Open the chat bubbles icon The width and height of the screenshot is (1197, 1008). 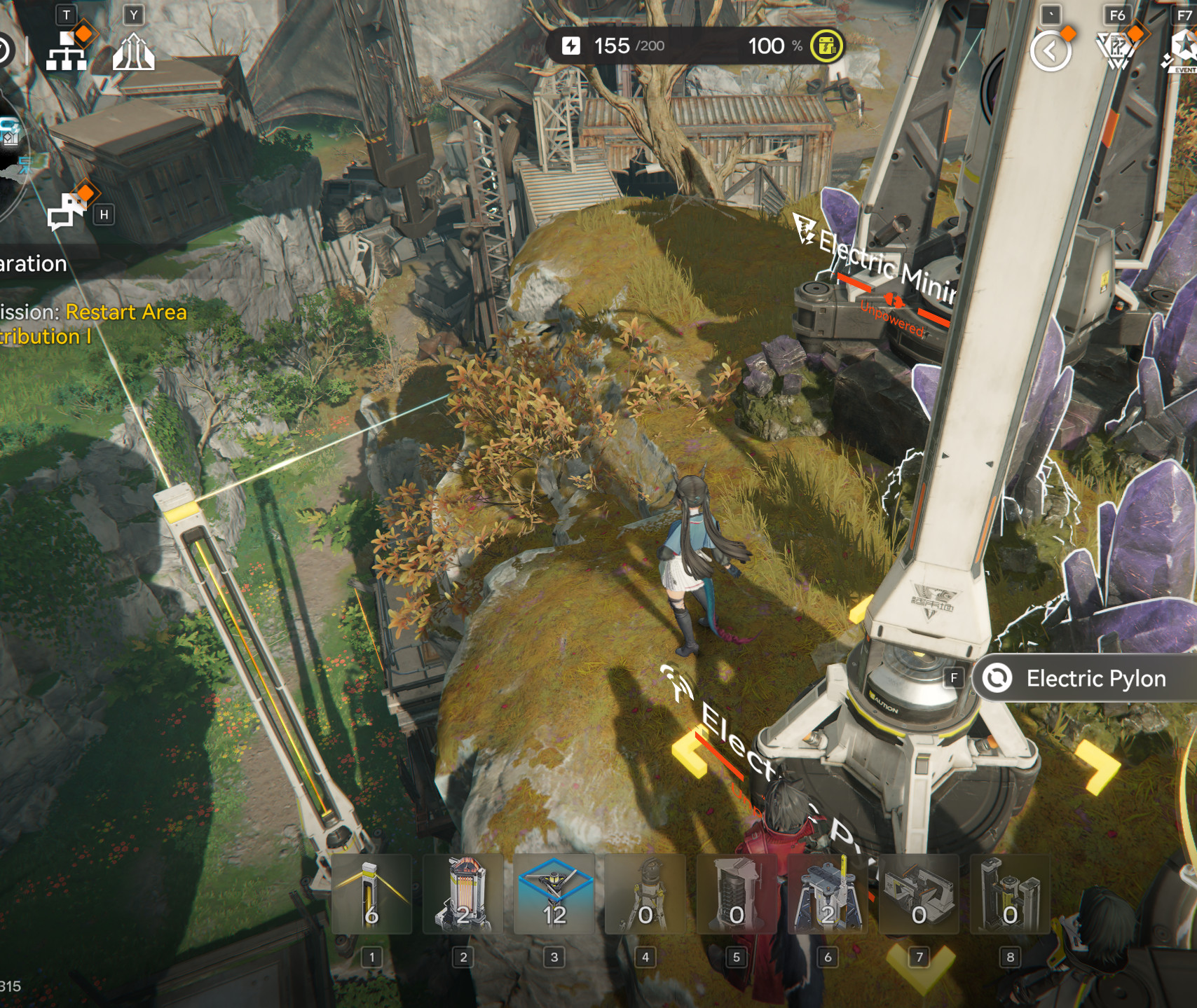tap(65, 212)
